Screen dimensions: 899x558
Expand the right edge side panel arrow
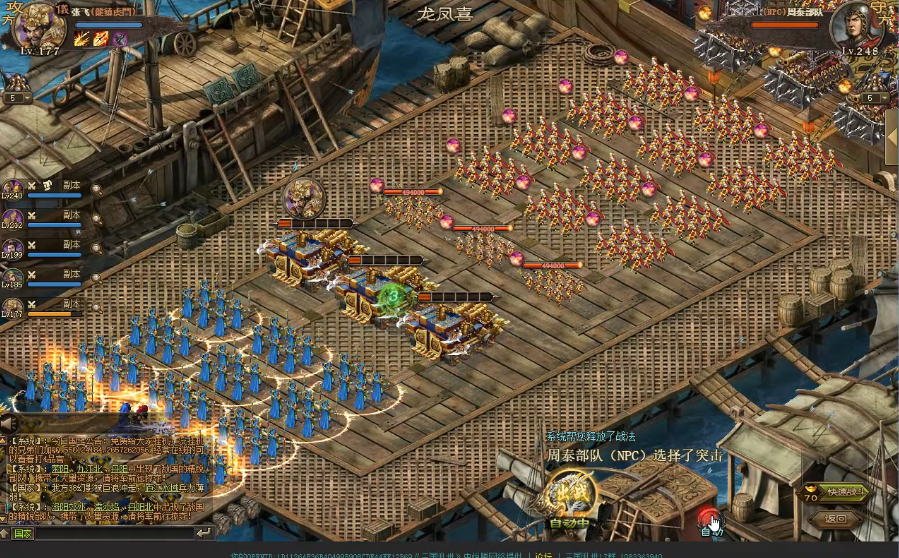pyautogui.click(x=891, y=127)
